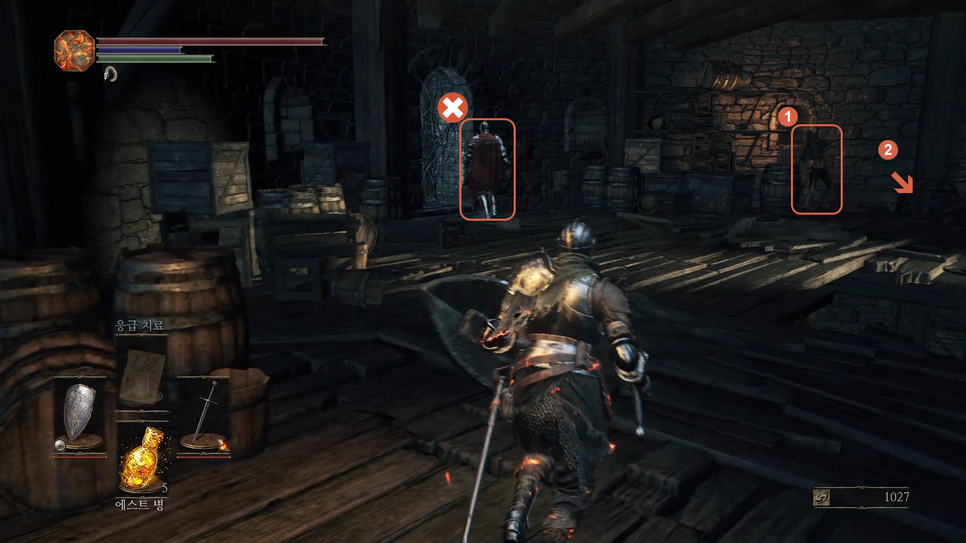Click the ember portrait icon beside the bars

[x=74, y=50]
